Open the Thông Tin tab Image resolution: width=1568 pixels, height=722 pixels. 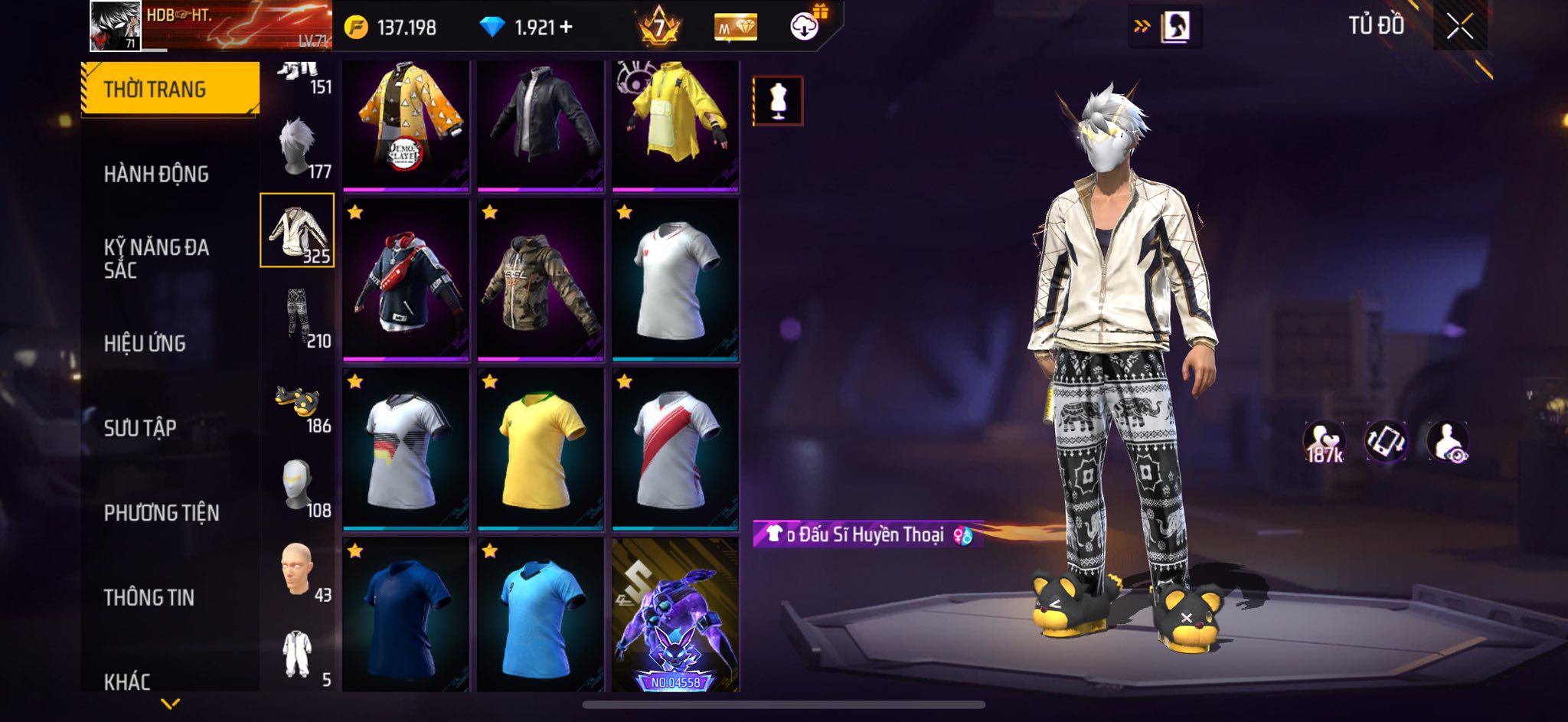pyautogui.click(x=149, y=597)
